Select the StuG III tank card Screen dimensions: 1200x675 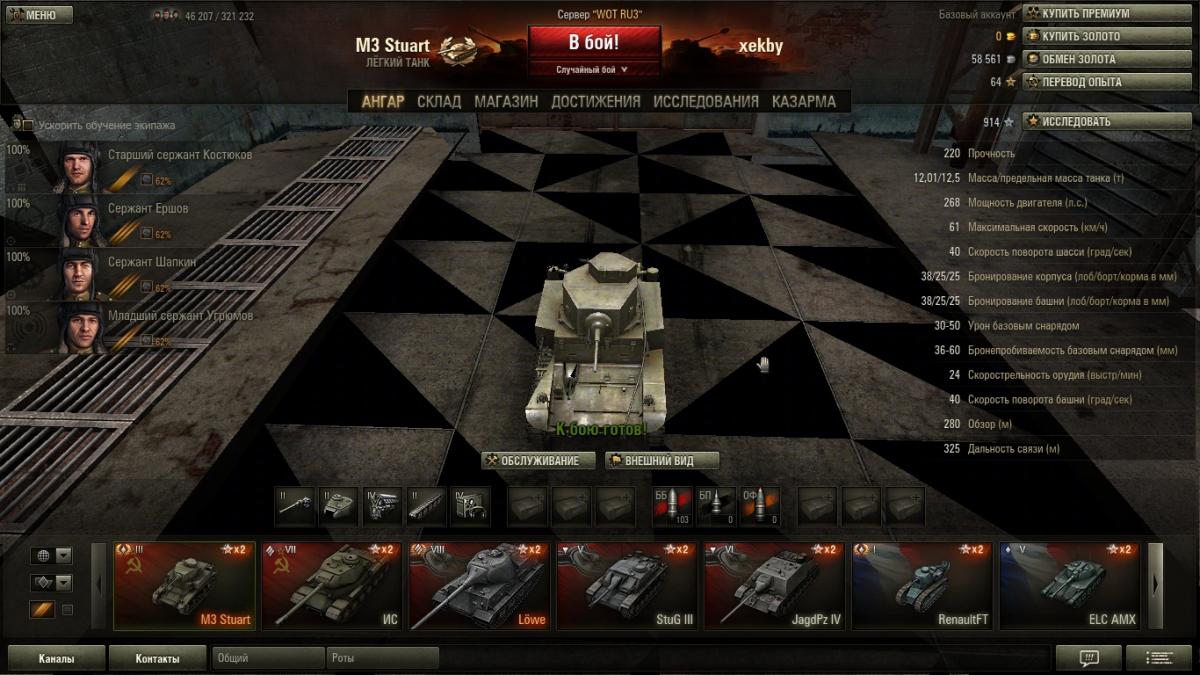[625, 587]
